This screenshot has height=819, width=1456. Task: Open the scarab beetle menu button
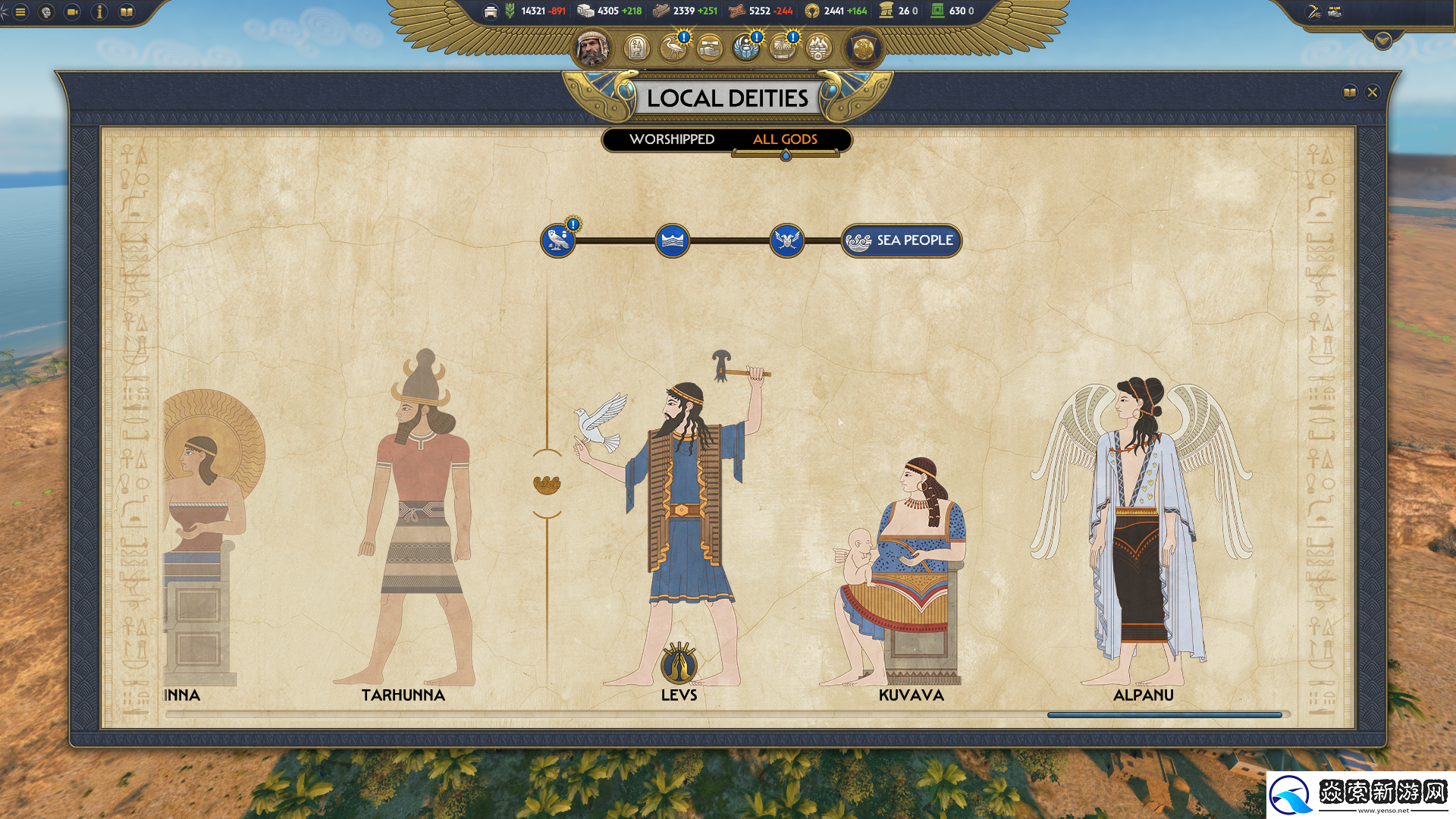click(x=746, y=49)
